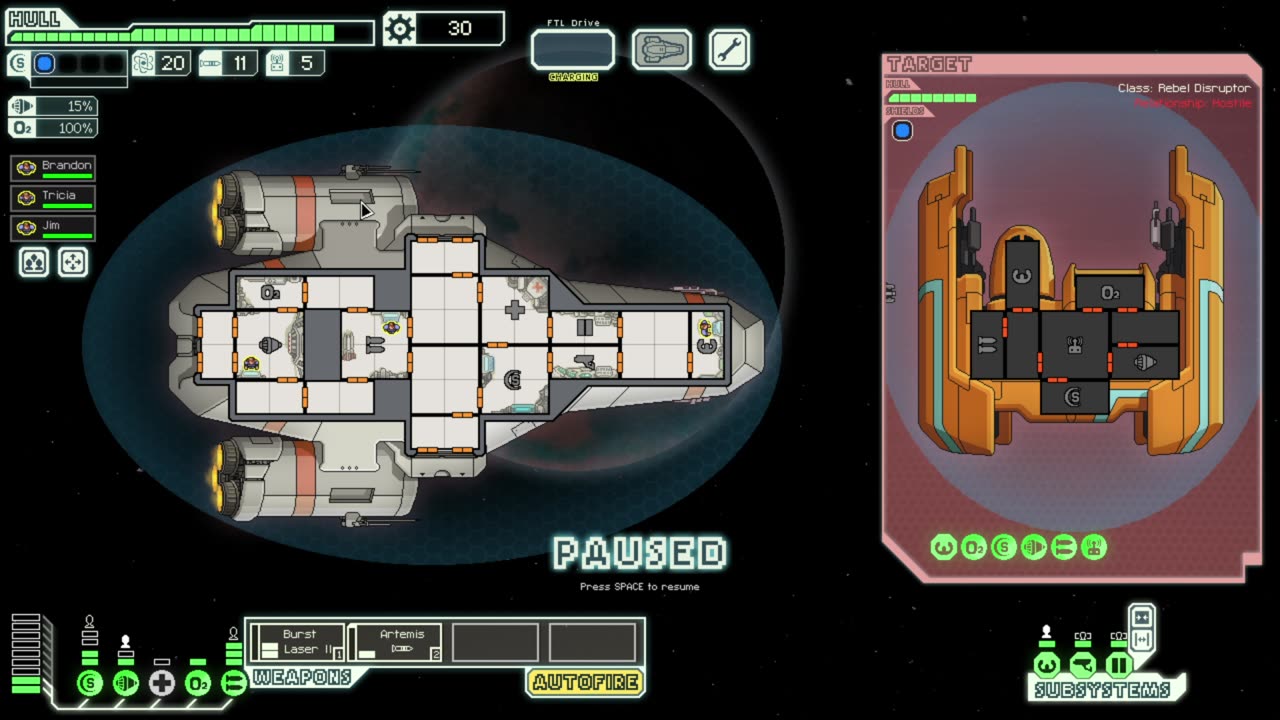Click the sensors camera subsystem icon
Image resolution: width=1280 pixels, height=720 pixels.
click(1082, 665)
